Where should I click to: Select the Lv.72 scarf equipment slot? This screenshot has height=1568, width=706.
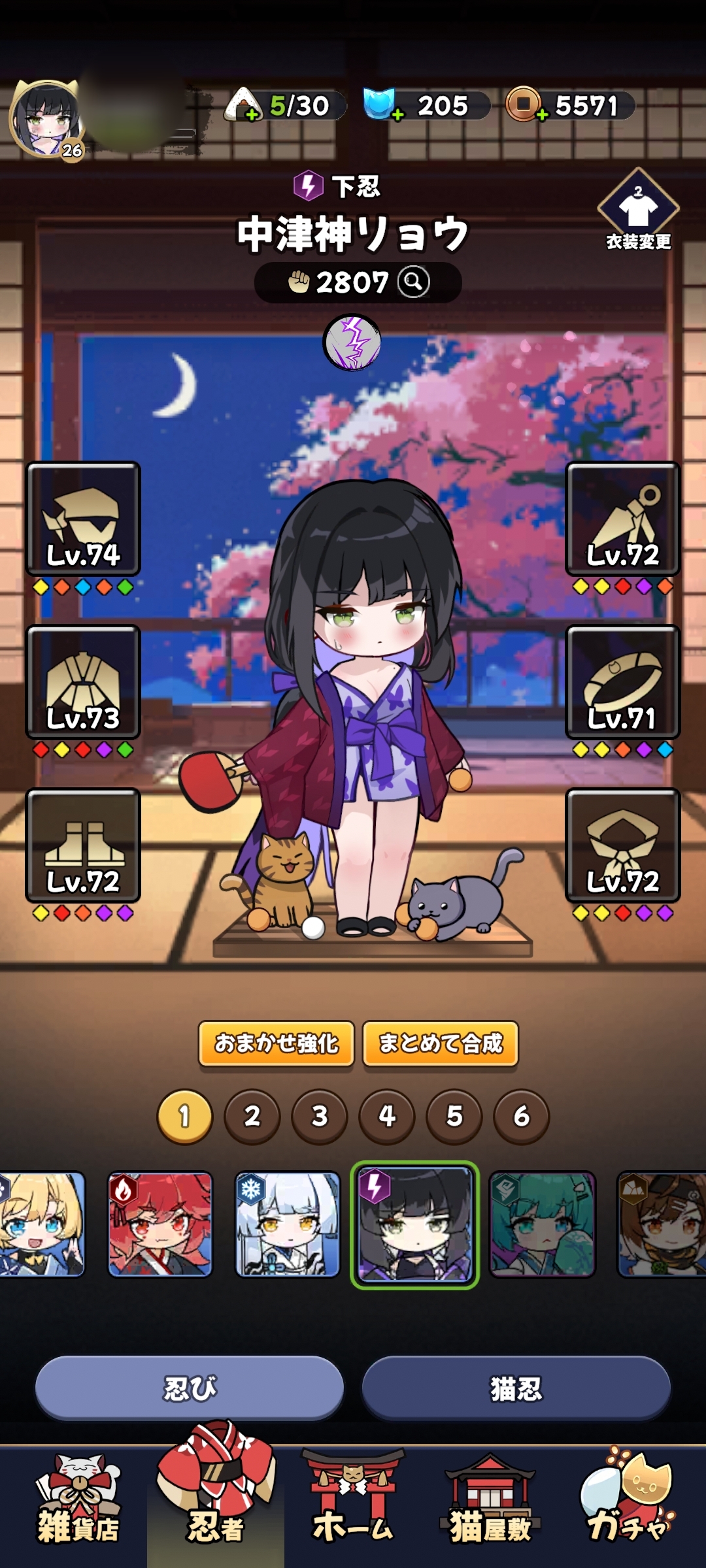pos(622,845)
